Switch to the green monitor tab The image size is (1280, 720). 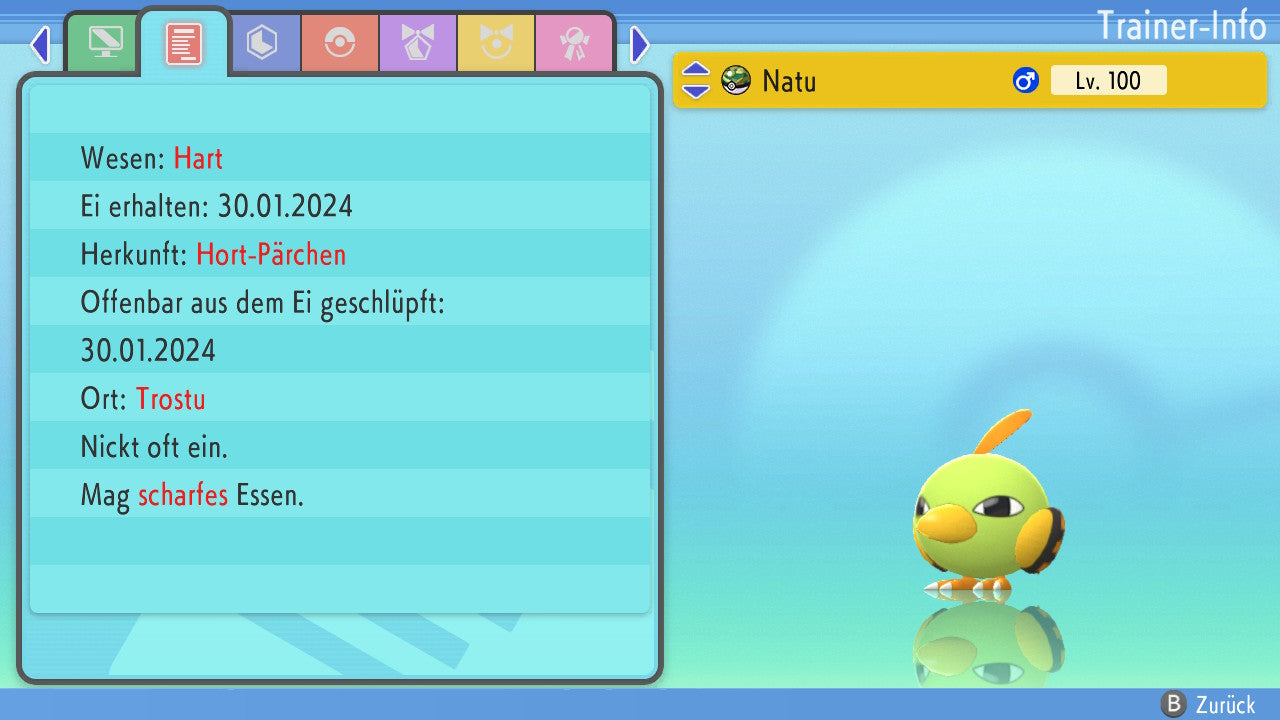coord(104,43)
